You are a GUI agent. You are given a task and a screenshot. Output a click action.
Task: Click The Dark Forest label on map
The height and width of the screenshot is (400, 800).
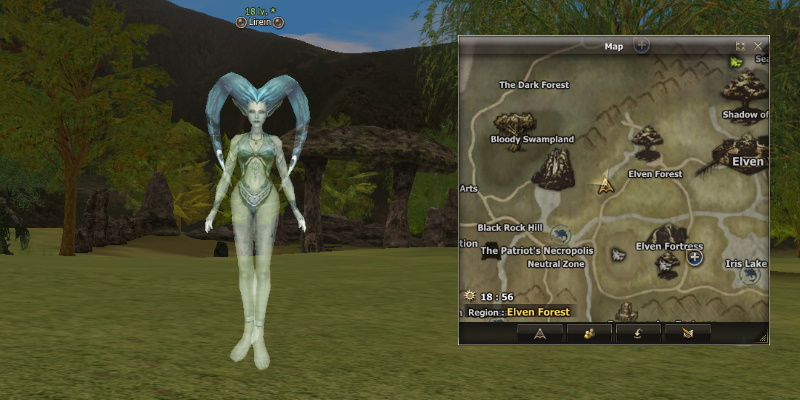pos(534,85)
